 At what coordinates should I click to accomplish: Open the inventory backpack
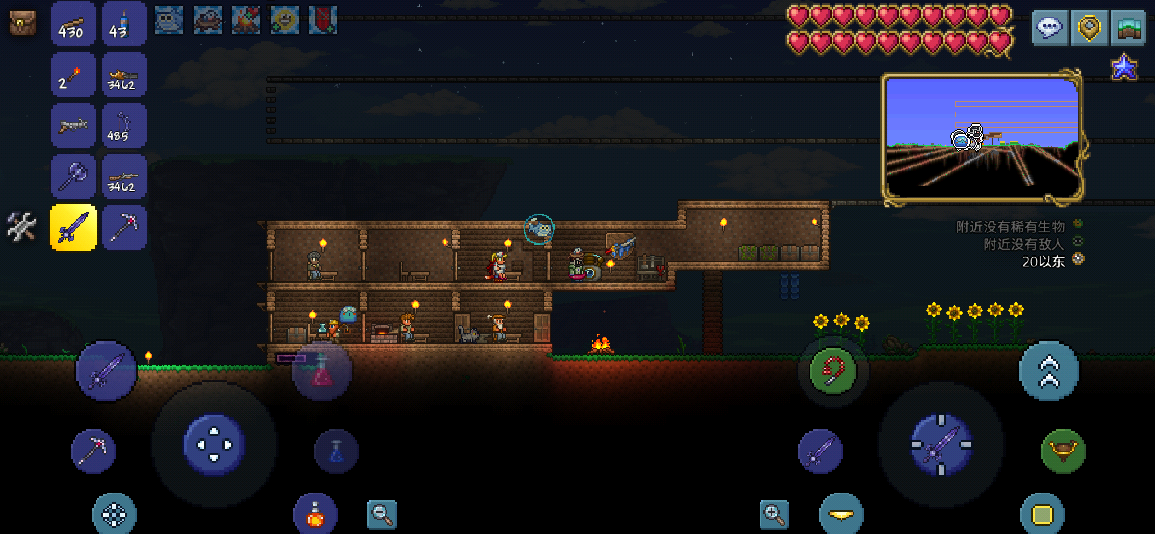[22, 23]
